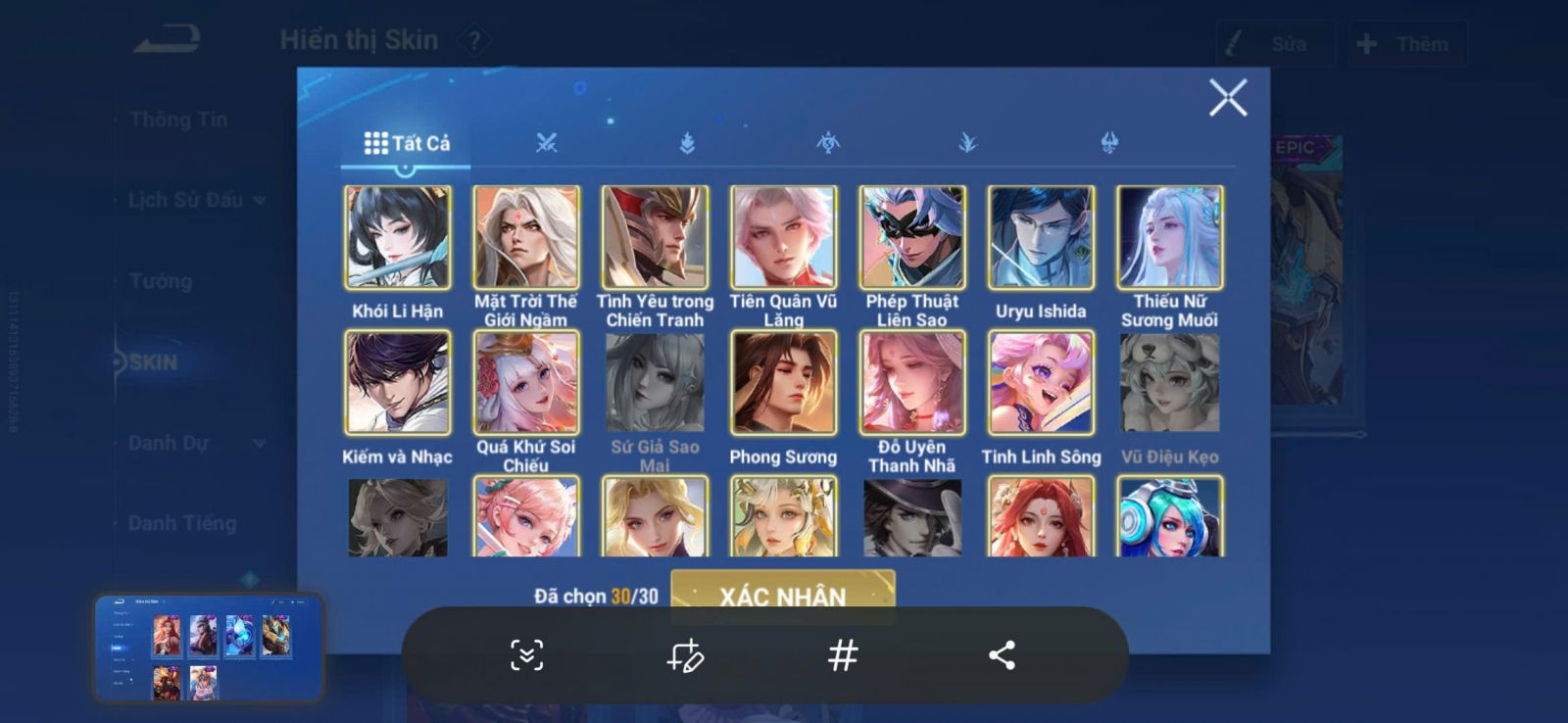The image size is (1568, 723).
Task: Toggle the Phép Thuật Liên Sao skin
Action: click(x=912, y=237)
